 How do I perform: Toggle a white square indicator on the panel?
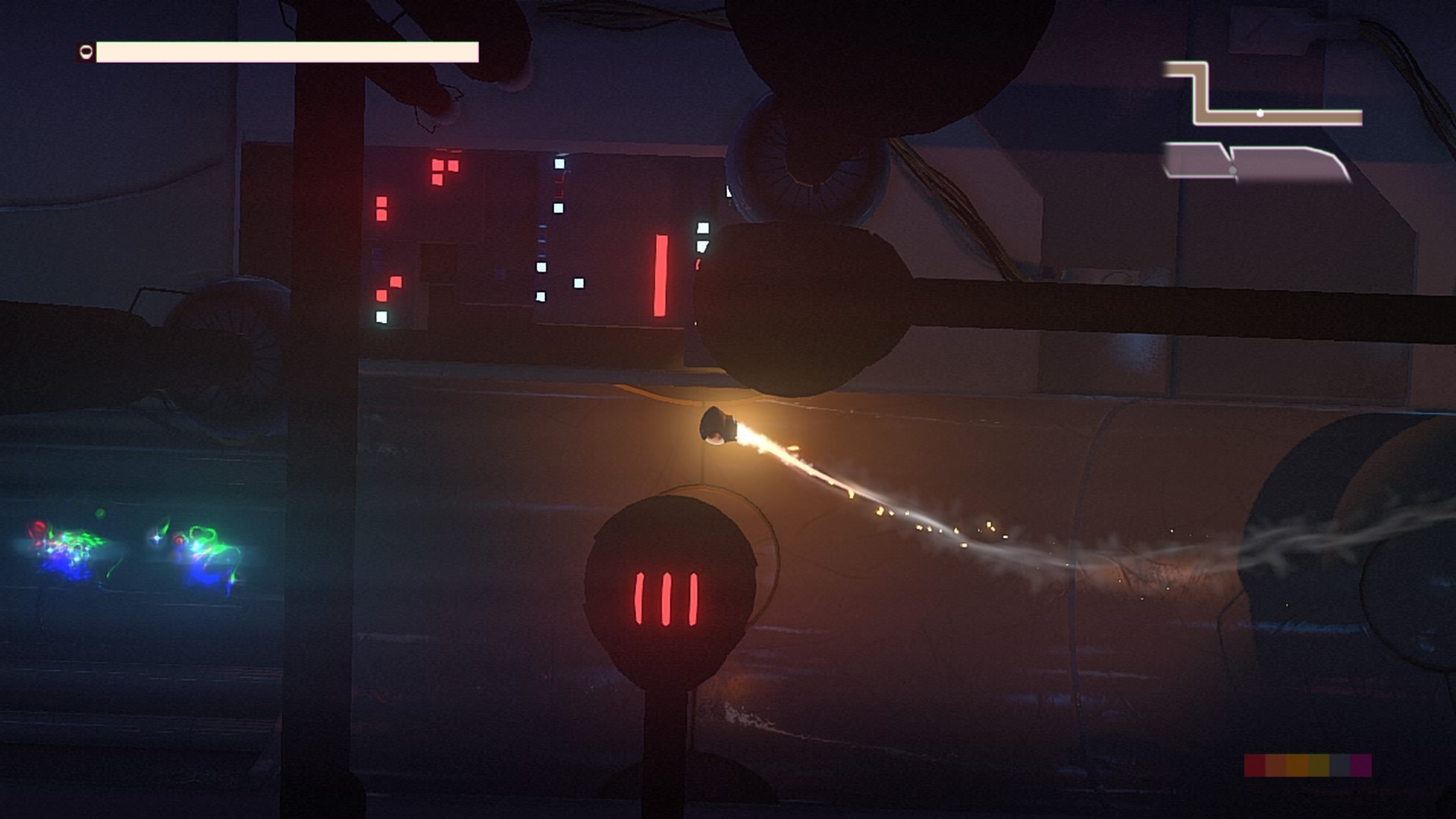pos(560,163)
